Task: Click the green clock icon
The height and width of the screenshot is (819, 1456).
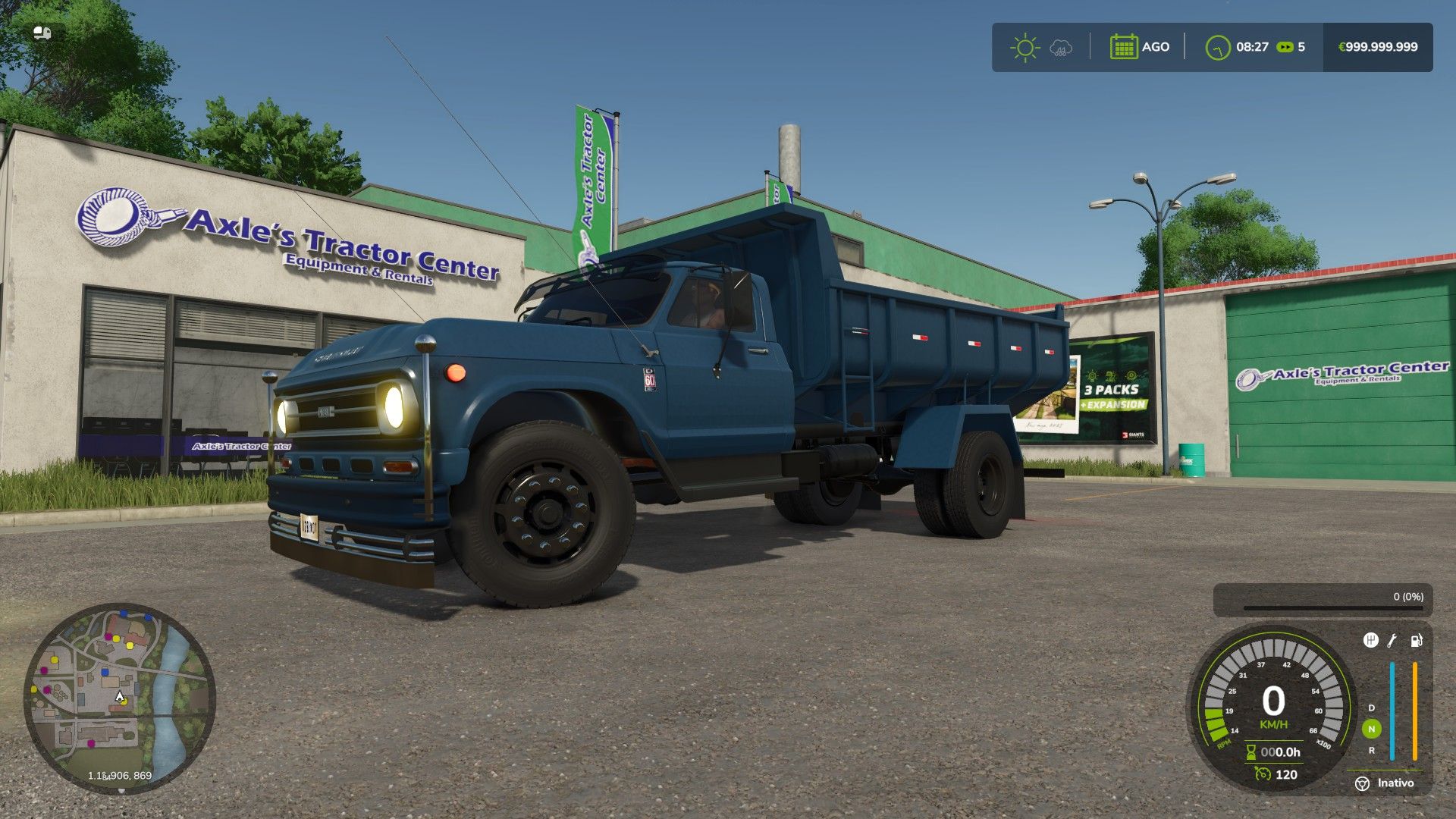Action: pyautogui.click(x=1217, y=48)
